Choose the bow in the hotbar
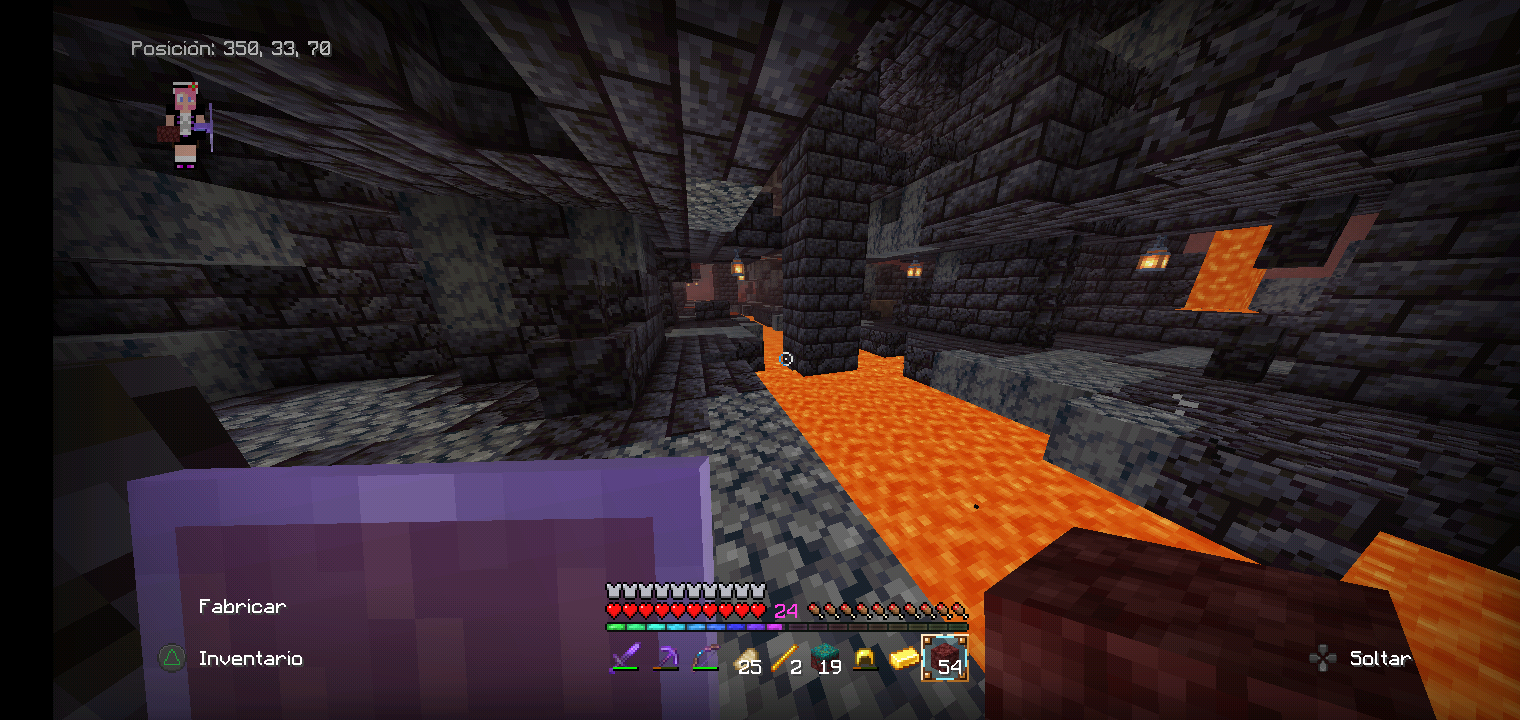 pyautogui.click(x=705, y=658)
